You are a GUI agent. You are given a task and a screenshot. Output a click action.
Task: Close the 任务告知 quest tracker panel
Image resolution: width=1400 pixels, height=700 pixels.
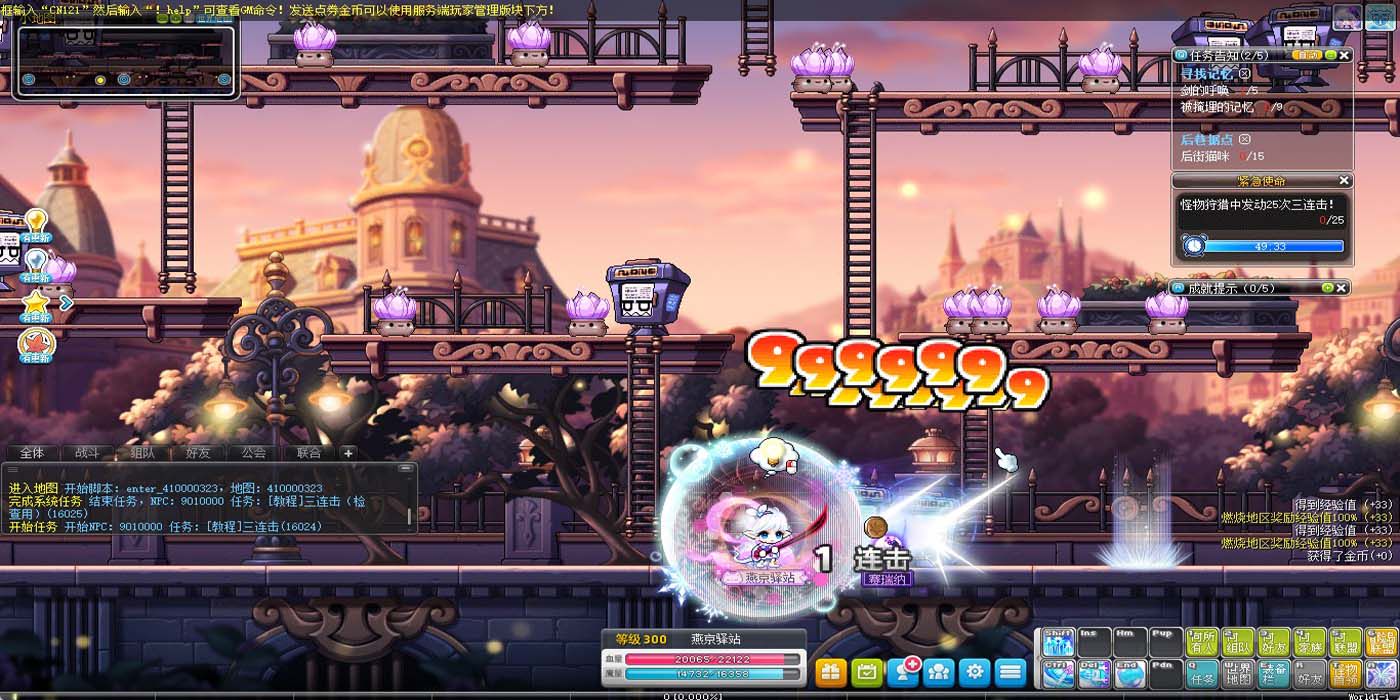[1344, 56]
